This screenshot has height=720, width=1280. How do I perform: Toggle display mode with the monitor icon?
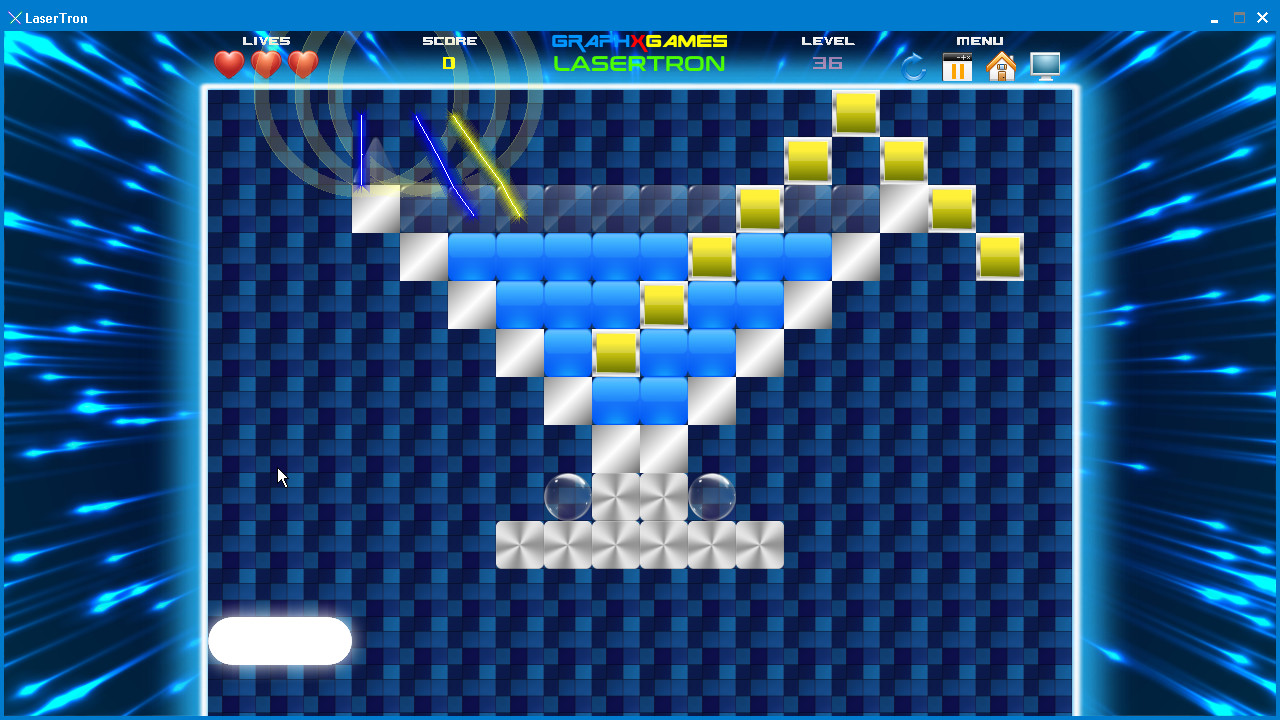click(x=1045, y=66)
